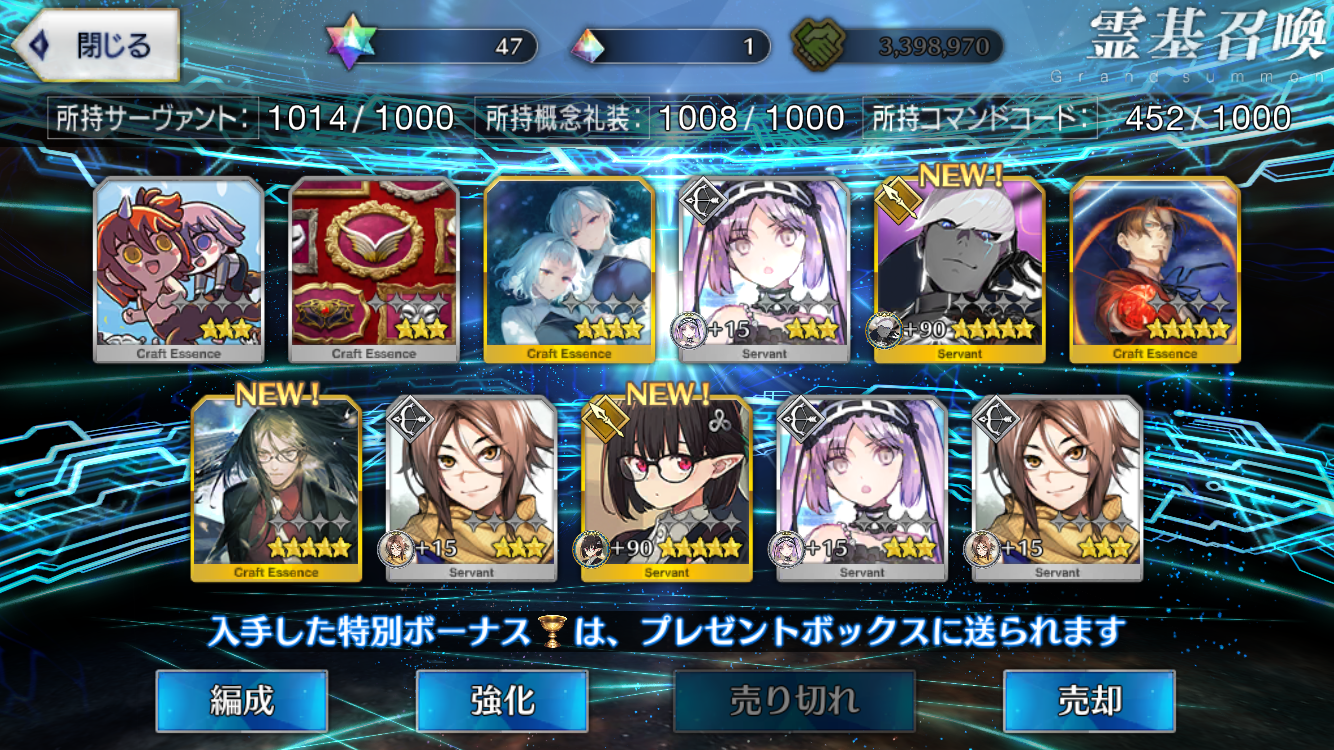
Task: Open the 売却 sell screen
Action: pos(1088,701)
